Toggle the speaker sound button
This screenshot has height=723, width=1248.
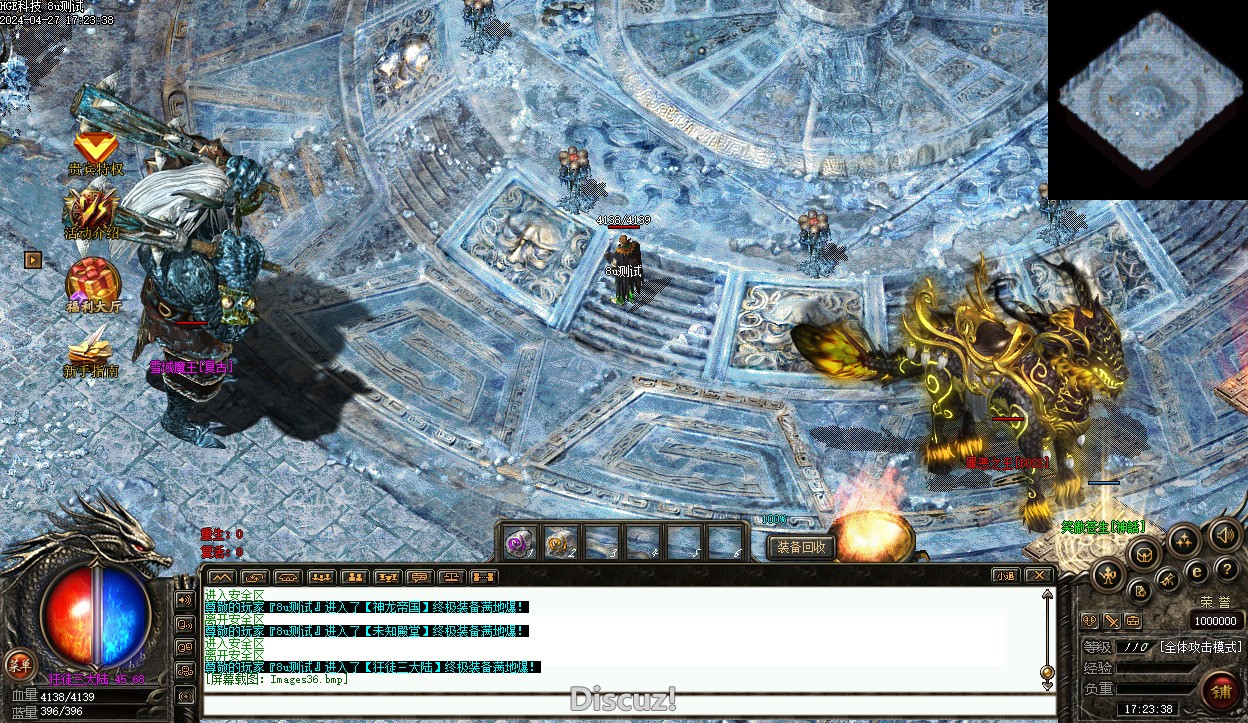pyautogui.click(x=1225, y=536)
